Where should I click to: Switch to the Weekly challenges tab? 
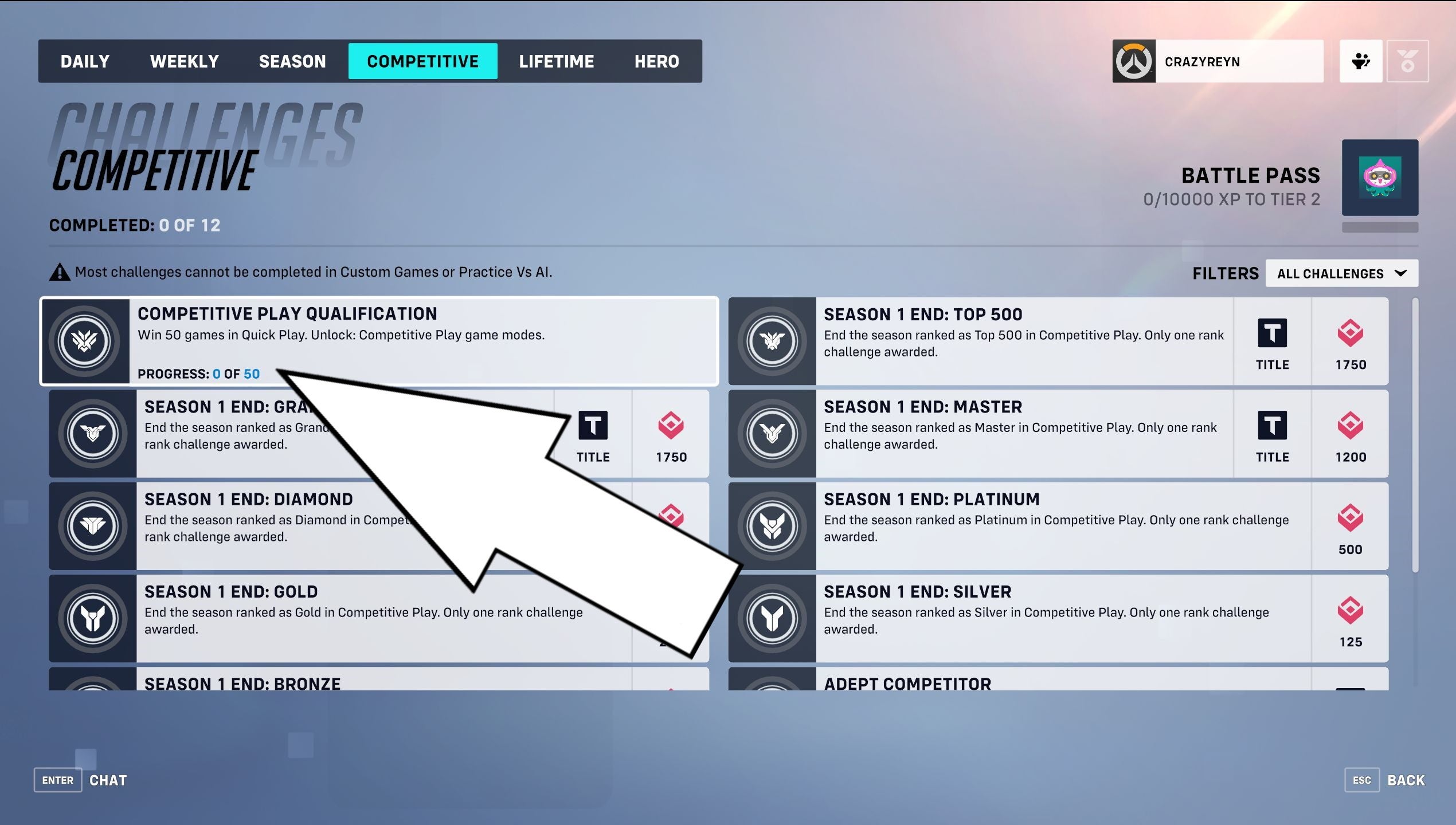[x=184, y=61]
